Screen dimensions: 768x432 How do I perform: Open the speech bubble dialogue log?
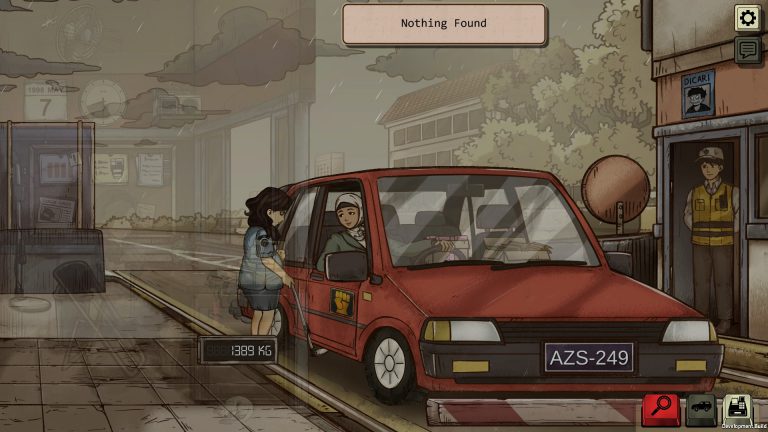click(x=747, y=50)
